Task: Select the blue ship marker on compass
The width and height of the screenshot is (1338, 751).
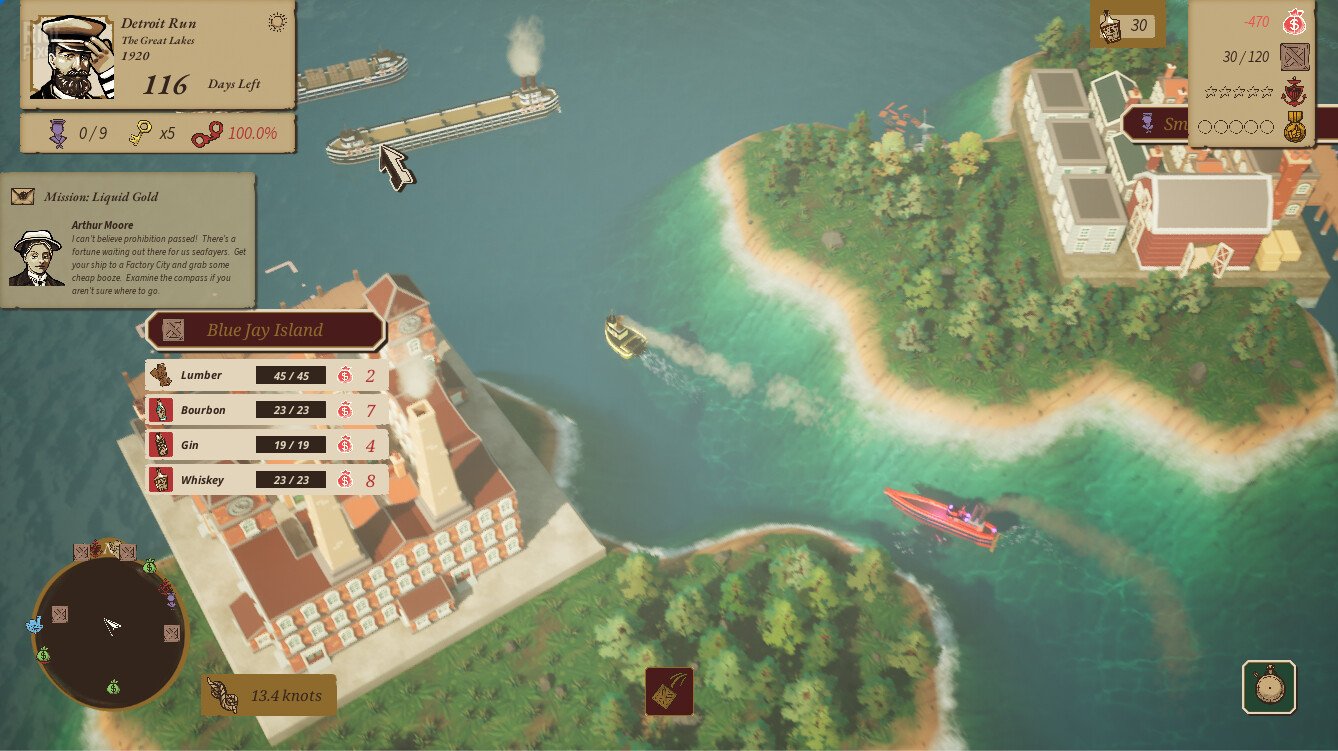Action: pos(35,625)
